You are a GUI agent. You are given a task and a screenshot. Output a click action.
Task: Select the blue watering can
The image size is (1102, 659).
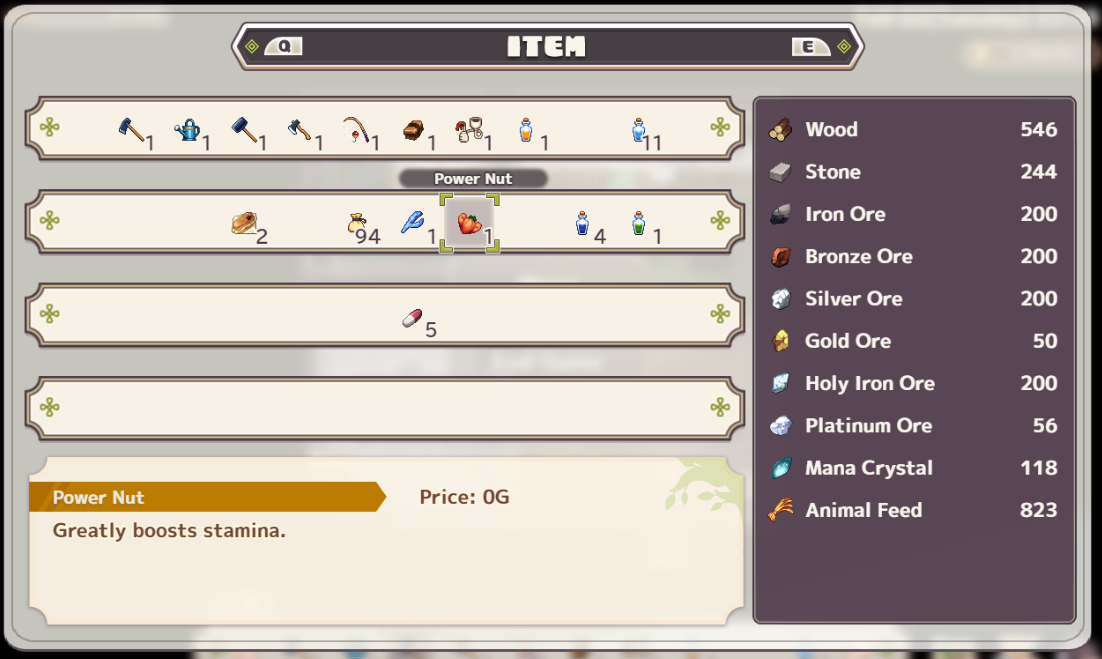(188, 130)
